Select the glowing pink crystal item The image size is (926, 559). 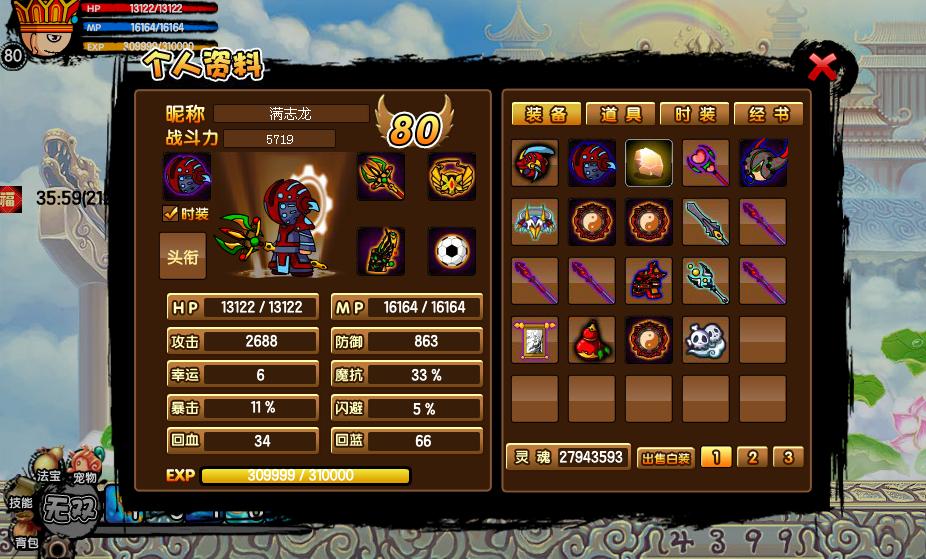(x=649, y=163)
